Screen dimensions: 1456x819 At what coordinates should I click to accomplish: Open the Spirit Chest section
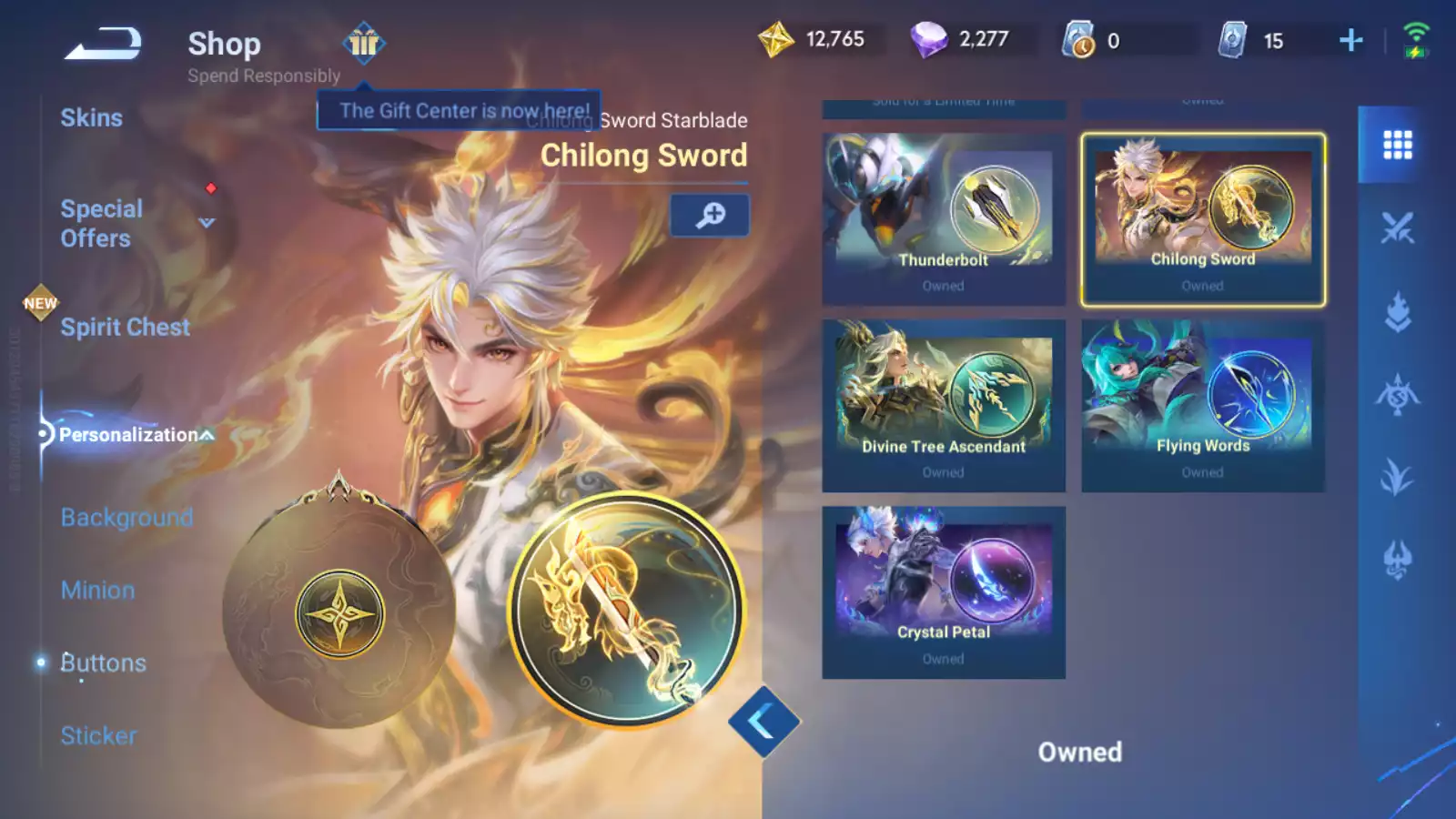(x=125, y=328)
